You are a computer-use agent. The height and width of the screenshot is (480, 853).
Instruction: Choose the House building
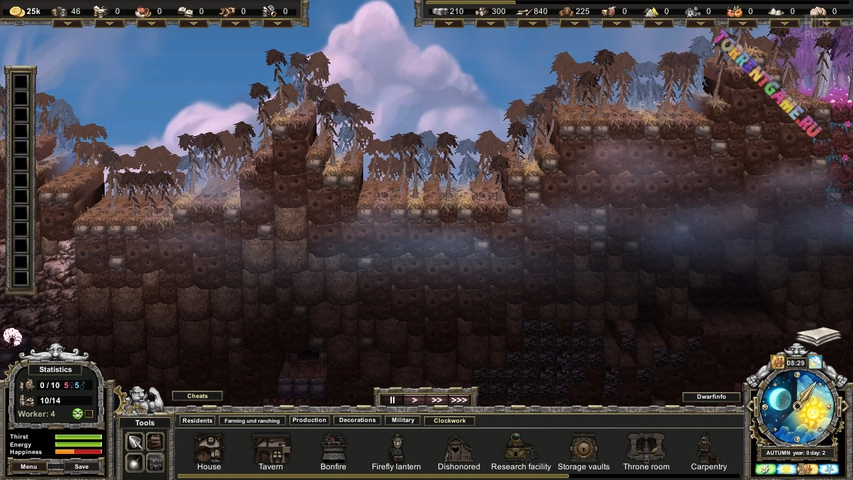click(209, 451)
